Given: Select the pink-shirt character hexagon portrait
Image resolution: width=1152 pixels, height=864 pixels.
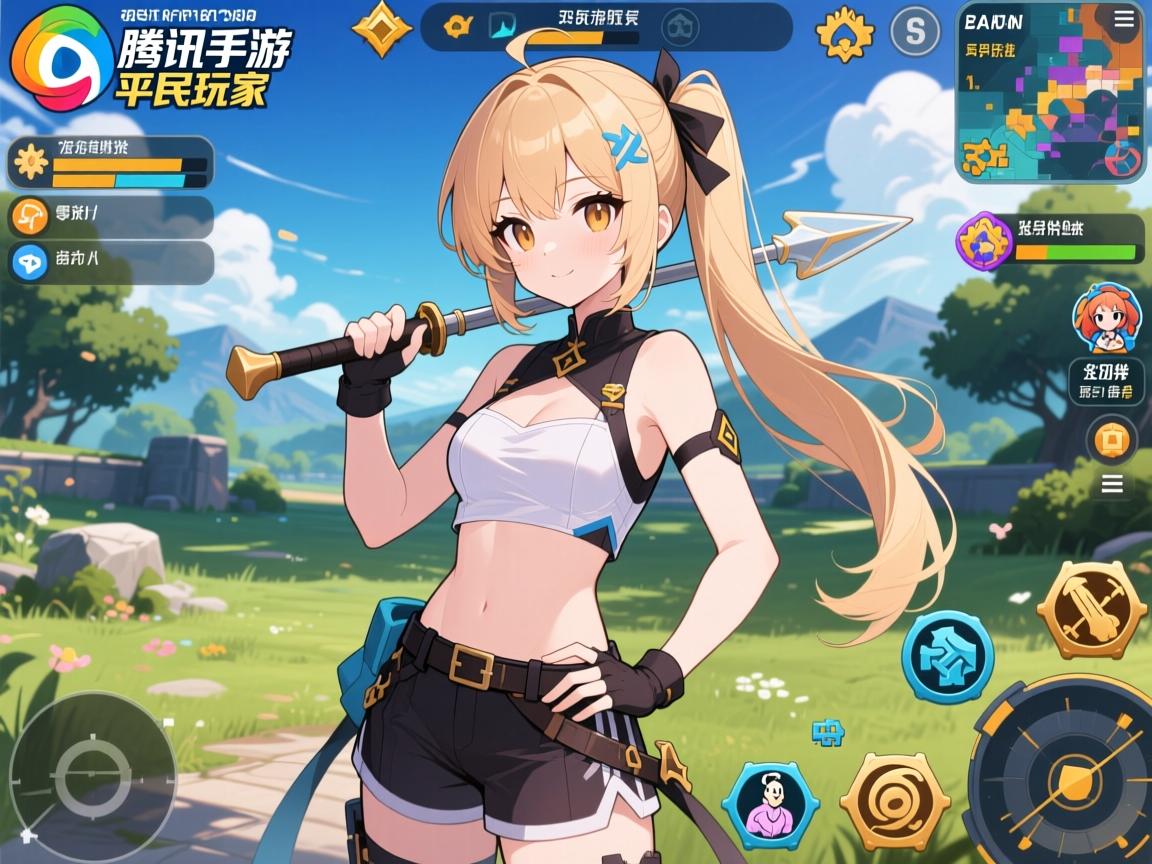Looking at the screenshot, I should [x=770, y=800].
